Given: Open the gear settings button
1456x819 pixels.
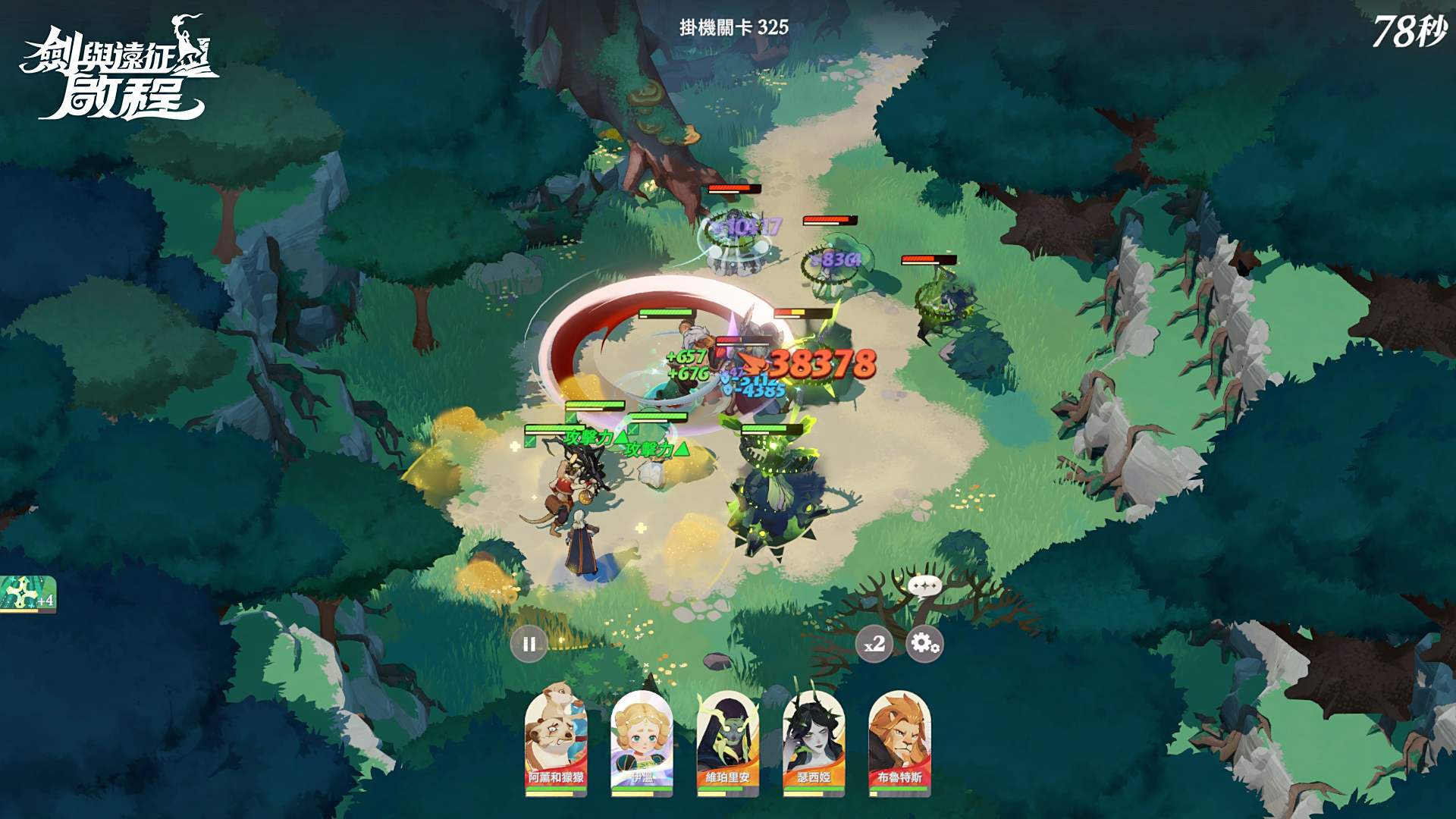Looking at the screenshot, I should point(924,644).
